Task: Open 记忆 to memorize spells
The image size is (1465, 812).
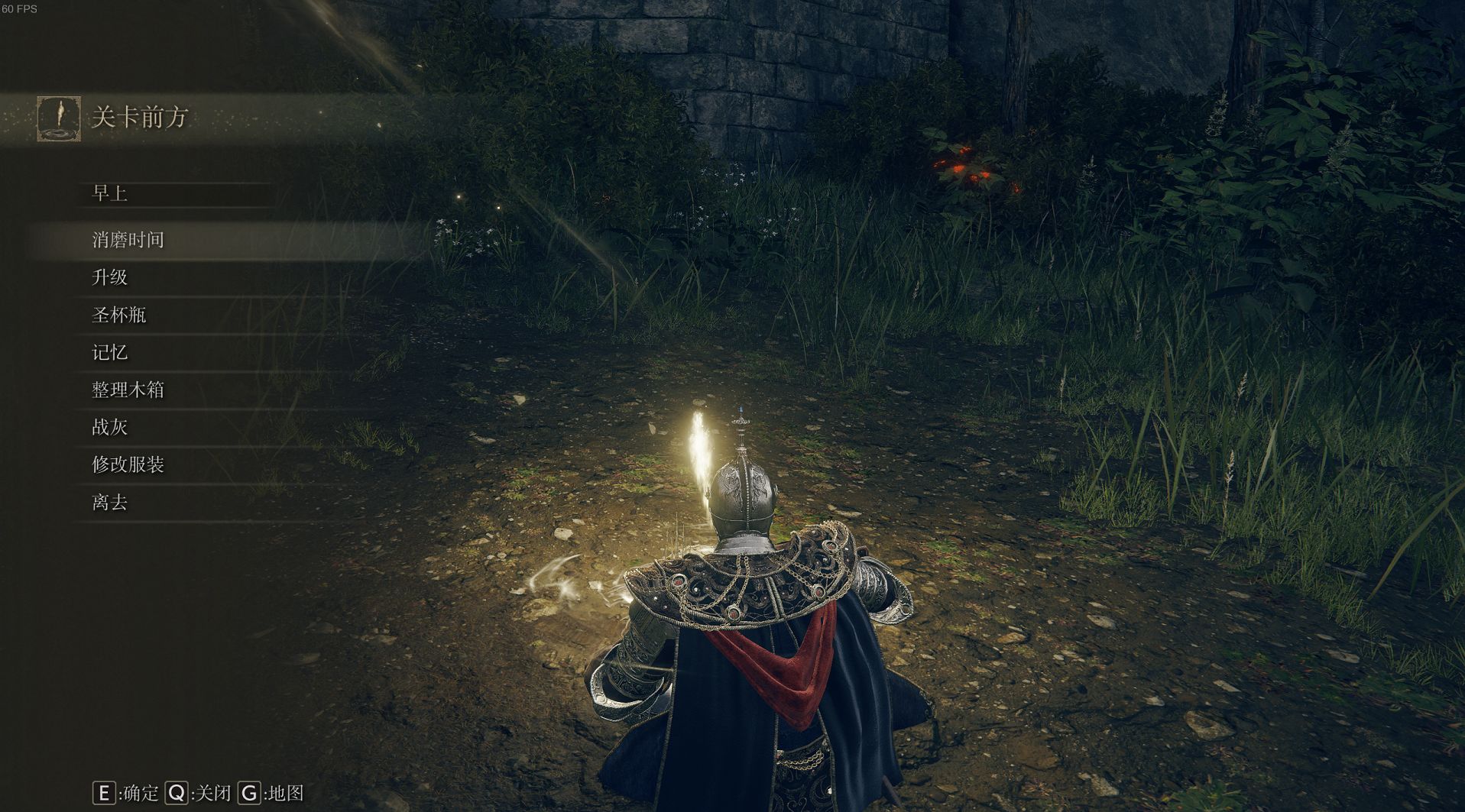Action: pyautogui.click(x=109, y=352)
